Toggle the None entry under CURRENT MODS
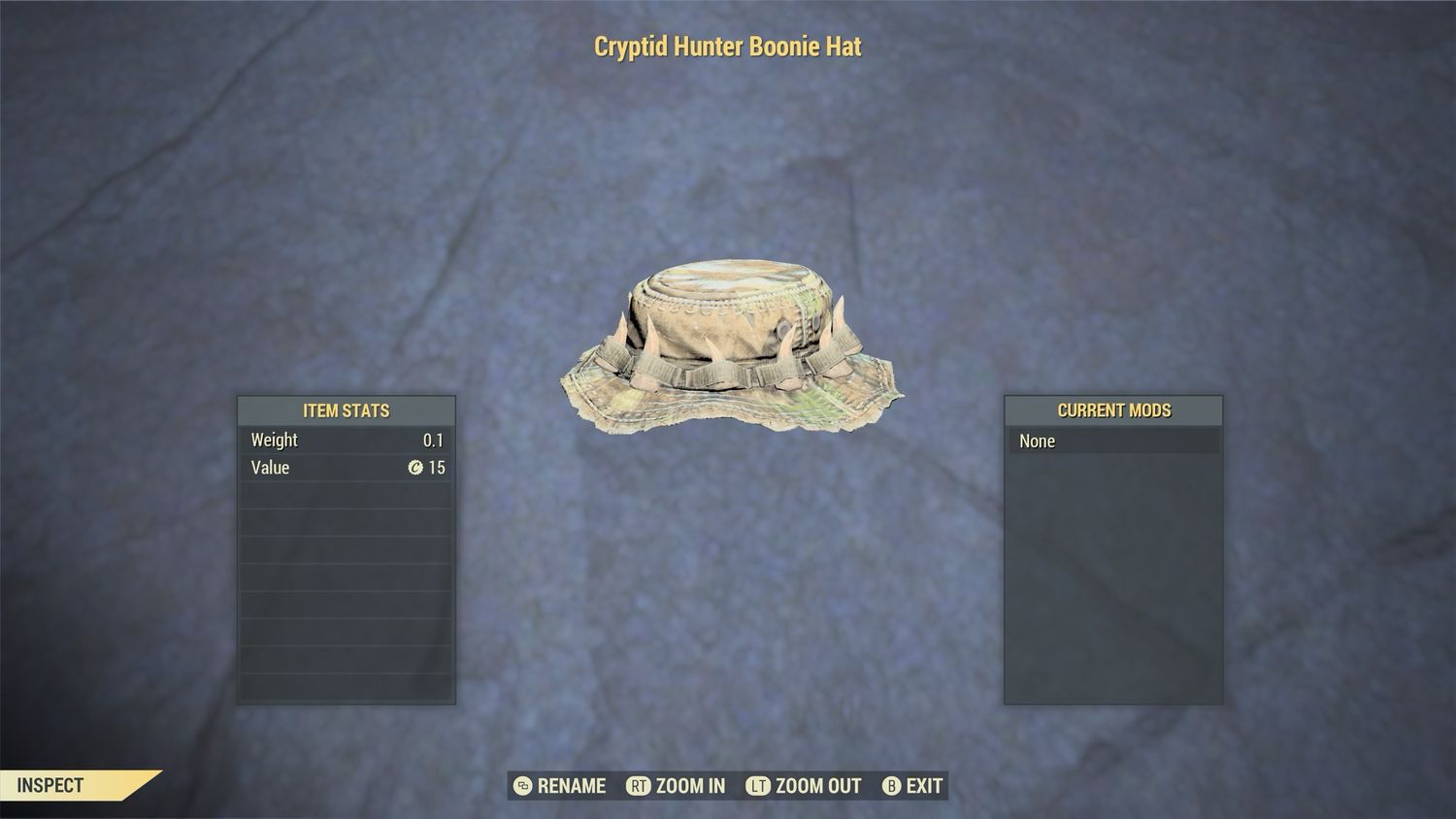The width and height of the screenshot is (1456, 819). [1114, 441]
